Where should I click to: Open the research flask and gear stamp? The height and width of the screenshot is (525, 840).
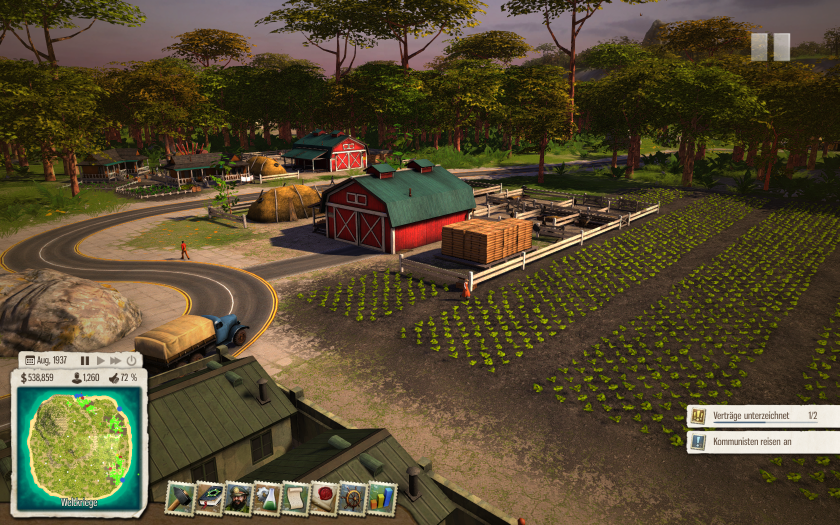click(267, 497)
